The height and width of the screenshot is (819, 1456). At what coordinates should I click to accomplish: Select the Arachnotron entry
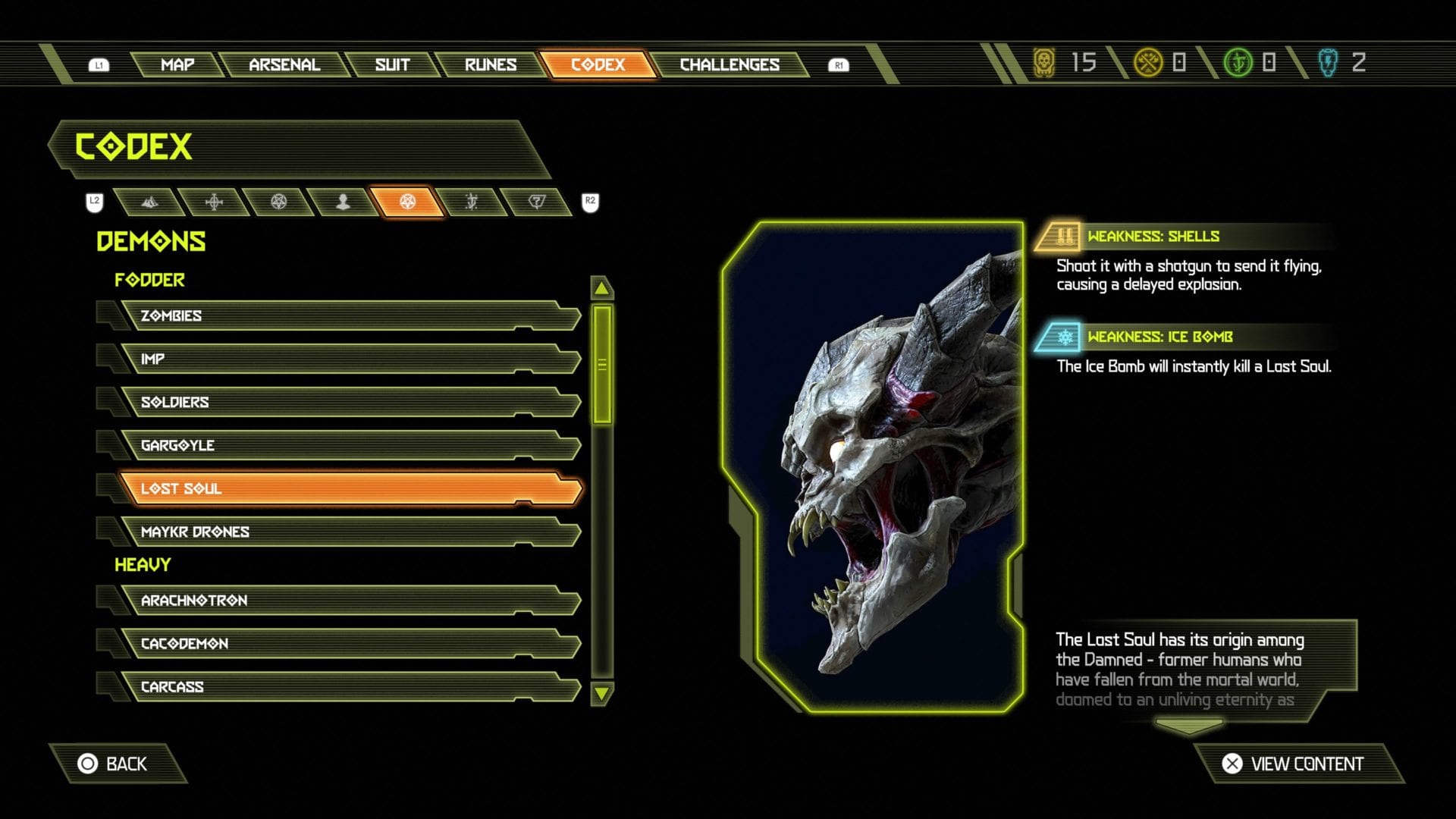coord(349,601)
